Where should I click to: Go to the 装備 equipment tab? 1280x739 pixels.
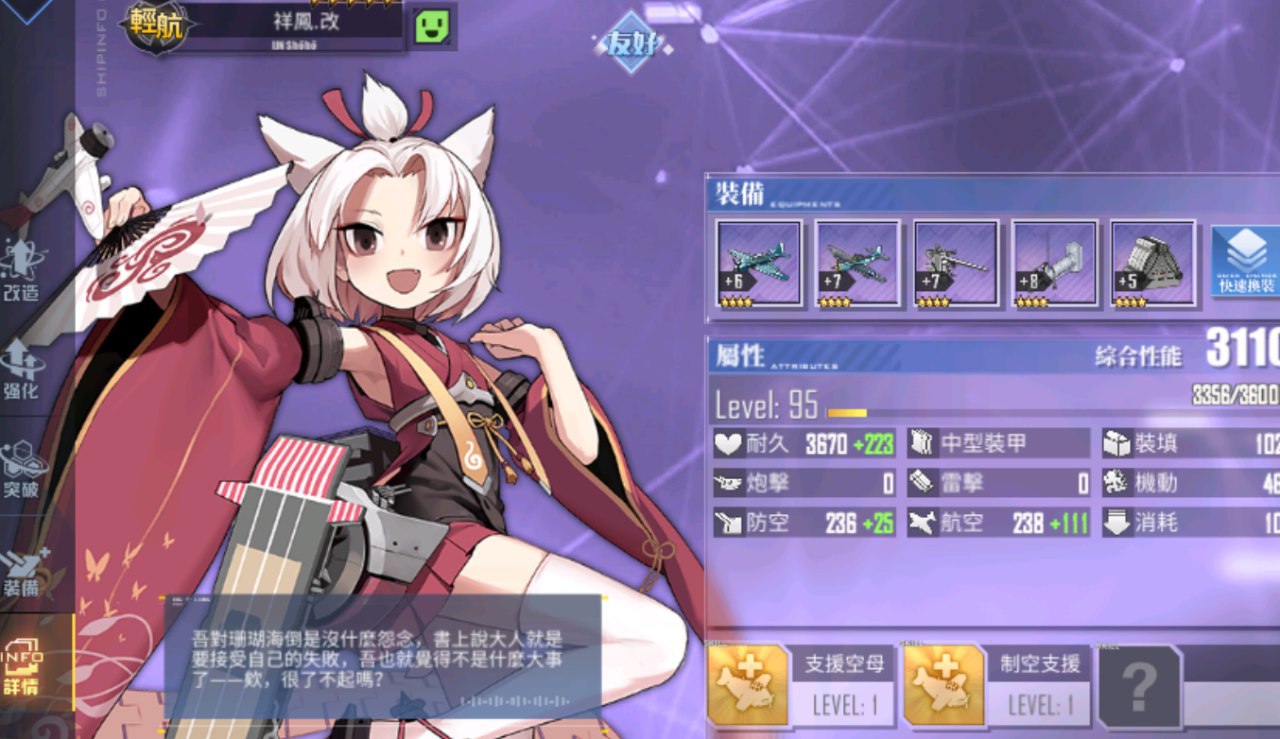[24, 568]
